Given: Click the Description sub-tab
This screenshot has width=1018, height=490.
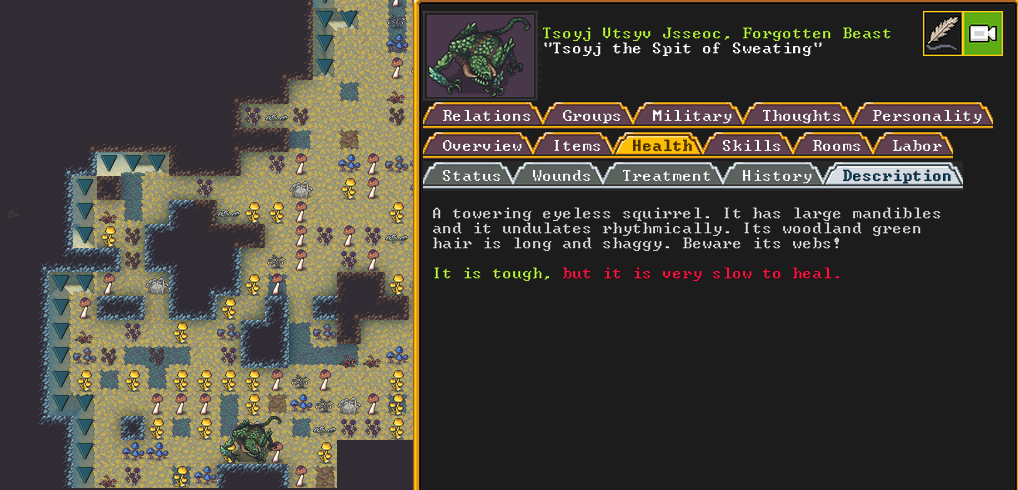Looking at the screenshot, I should 896,176.
